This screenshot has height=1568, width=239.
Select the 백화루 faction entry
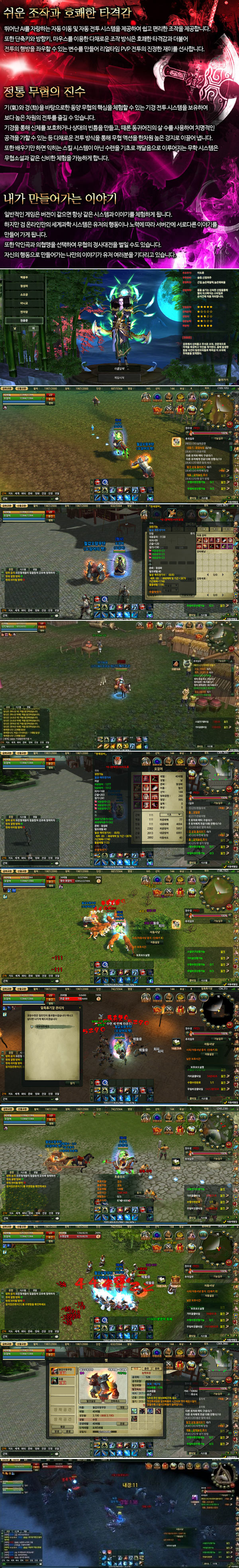point(24,277)
